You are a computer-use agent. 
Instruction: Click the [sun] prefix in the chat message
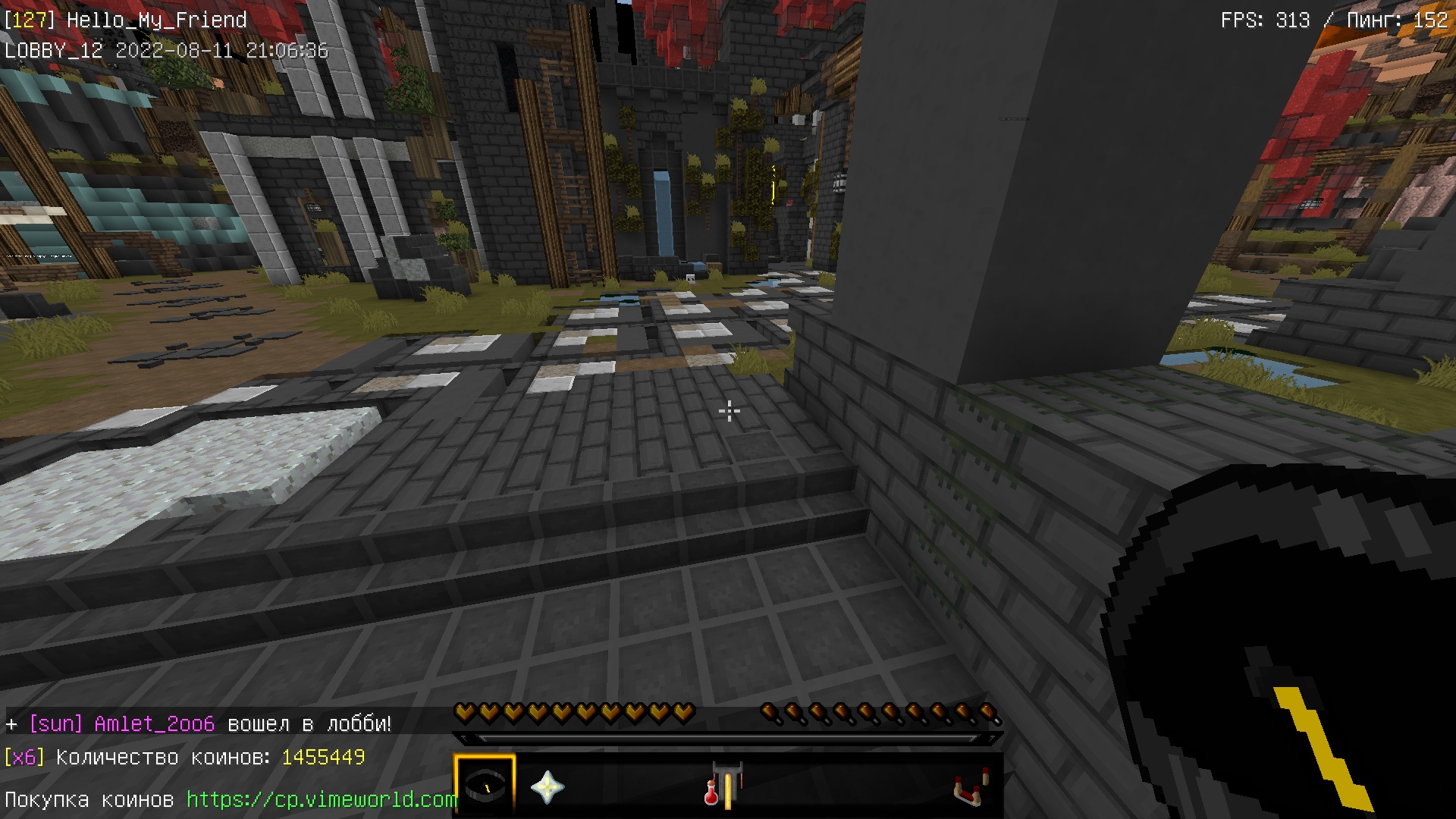click(x=55, y=723)
